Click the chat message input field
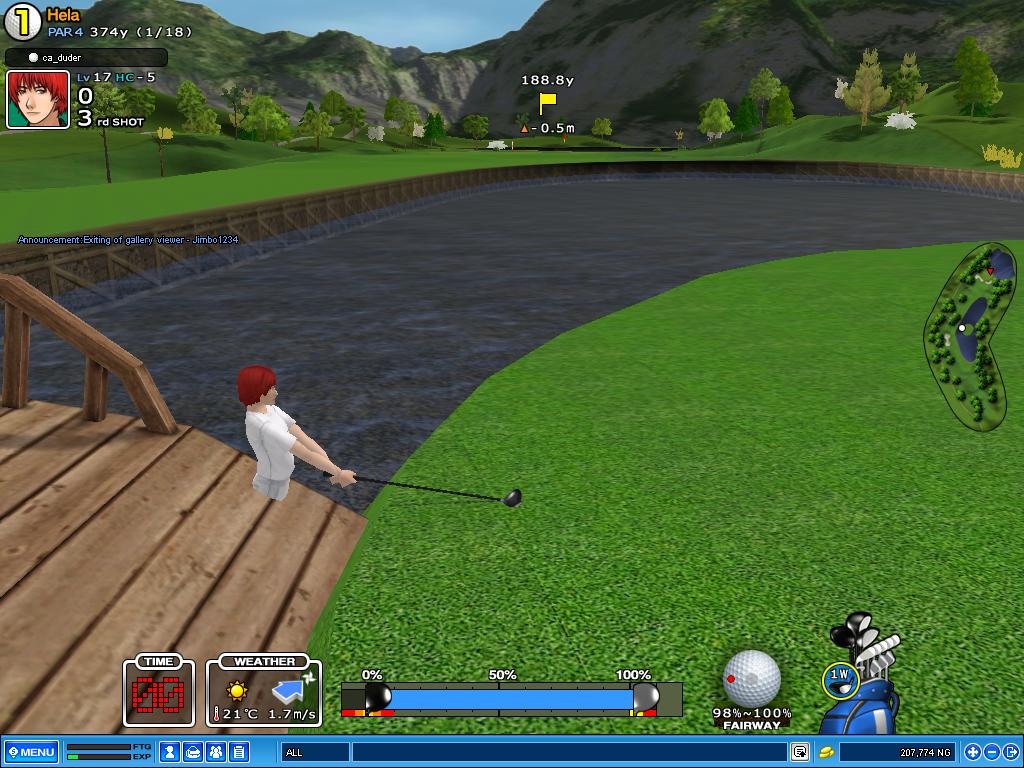 [568, 752]
